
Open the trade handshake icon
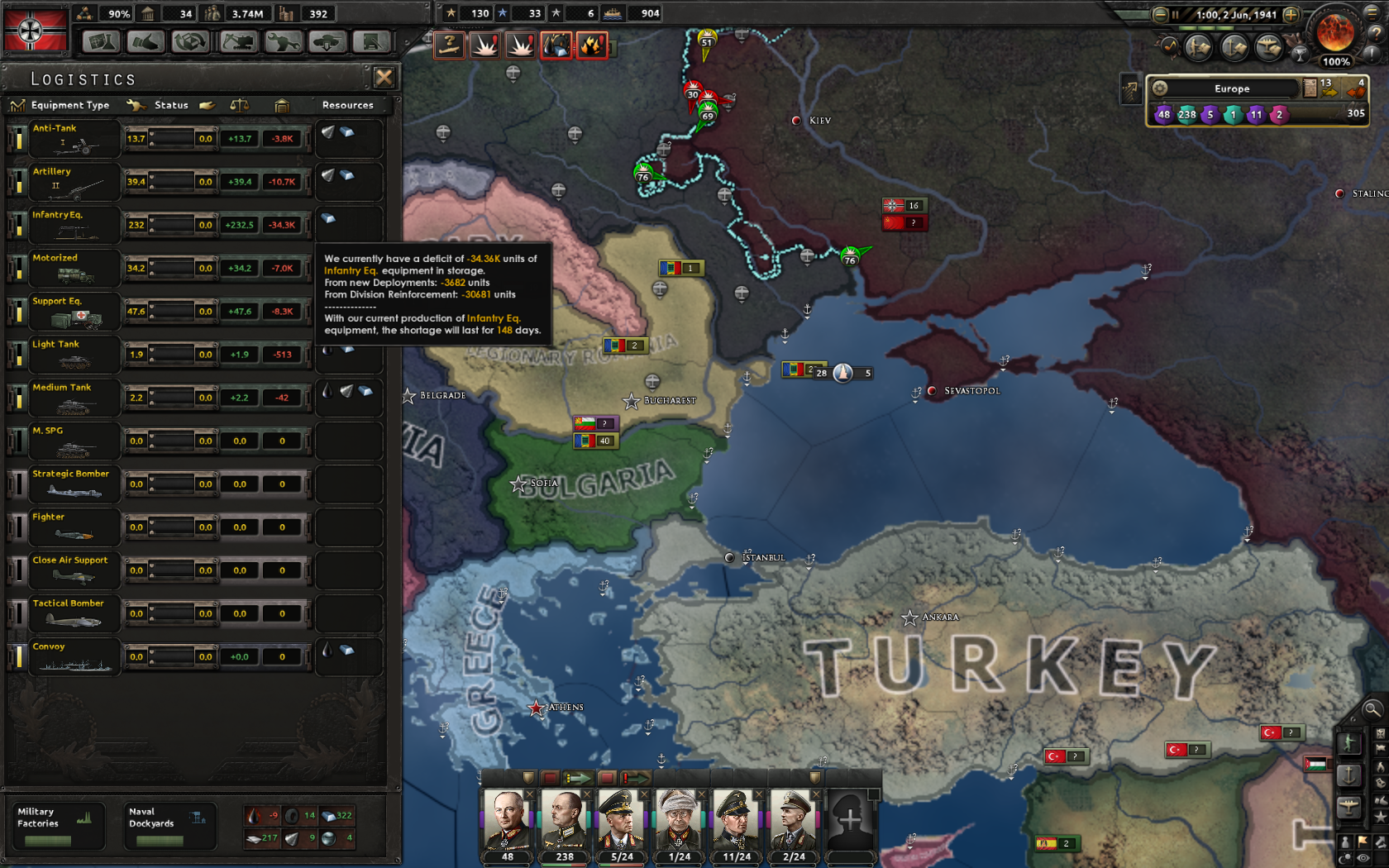pyautogui.click(x=146, y=41)
